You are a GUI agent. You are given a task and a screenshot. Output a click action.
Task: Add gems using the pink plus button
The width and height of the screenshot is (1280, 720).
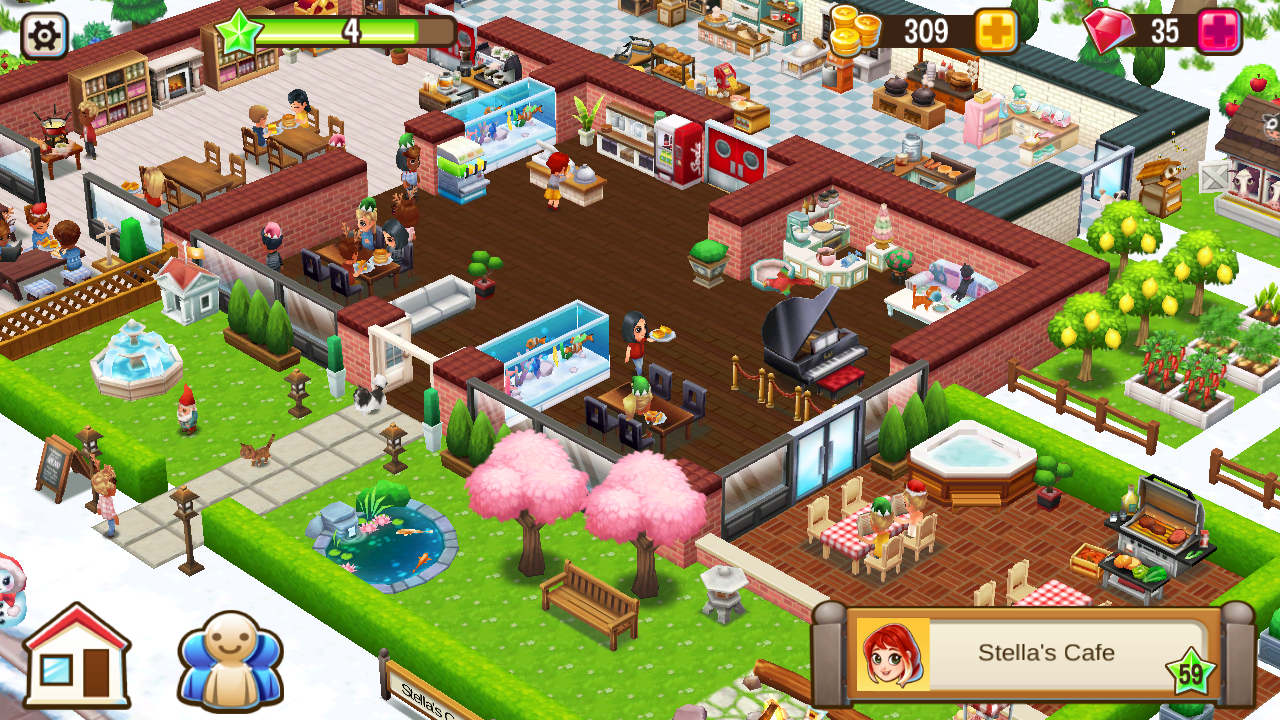coord(1218,31)
